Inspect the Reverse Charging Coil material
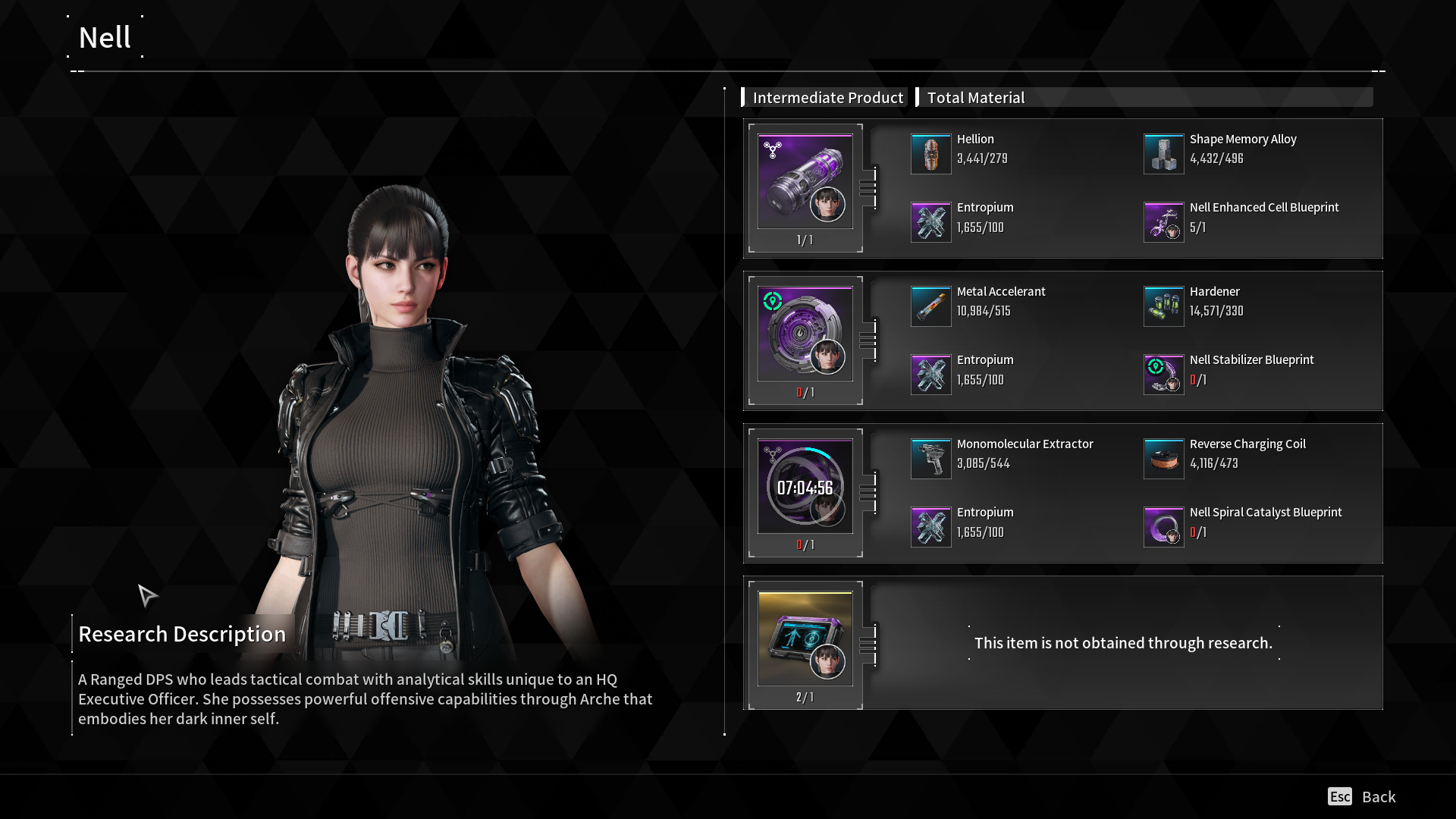This screenshot has height=819, width=1456. tap(1163, 459)
